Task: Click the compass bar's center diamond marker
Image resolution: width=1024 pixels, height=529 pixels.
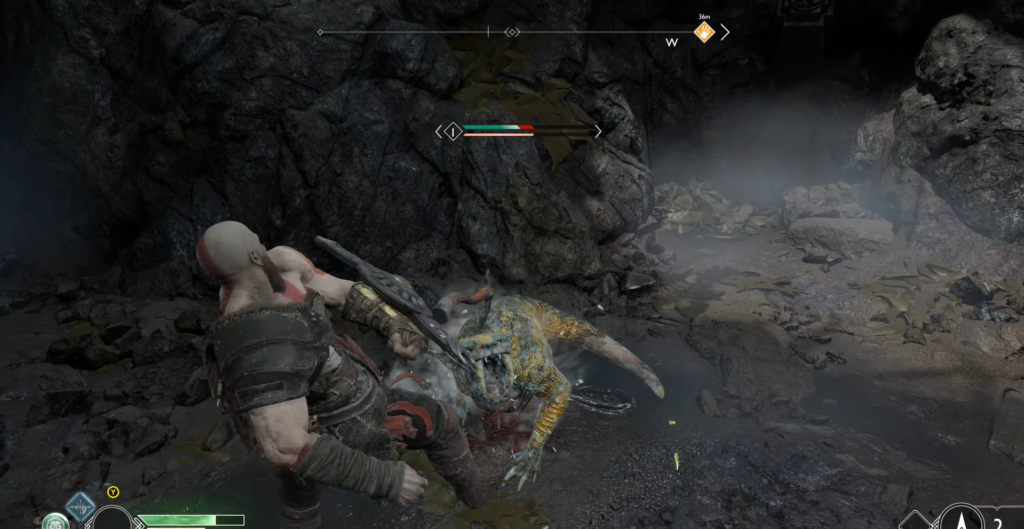Action: [512, 32]
